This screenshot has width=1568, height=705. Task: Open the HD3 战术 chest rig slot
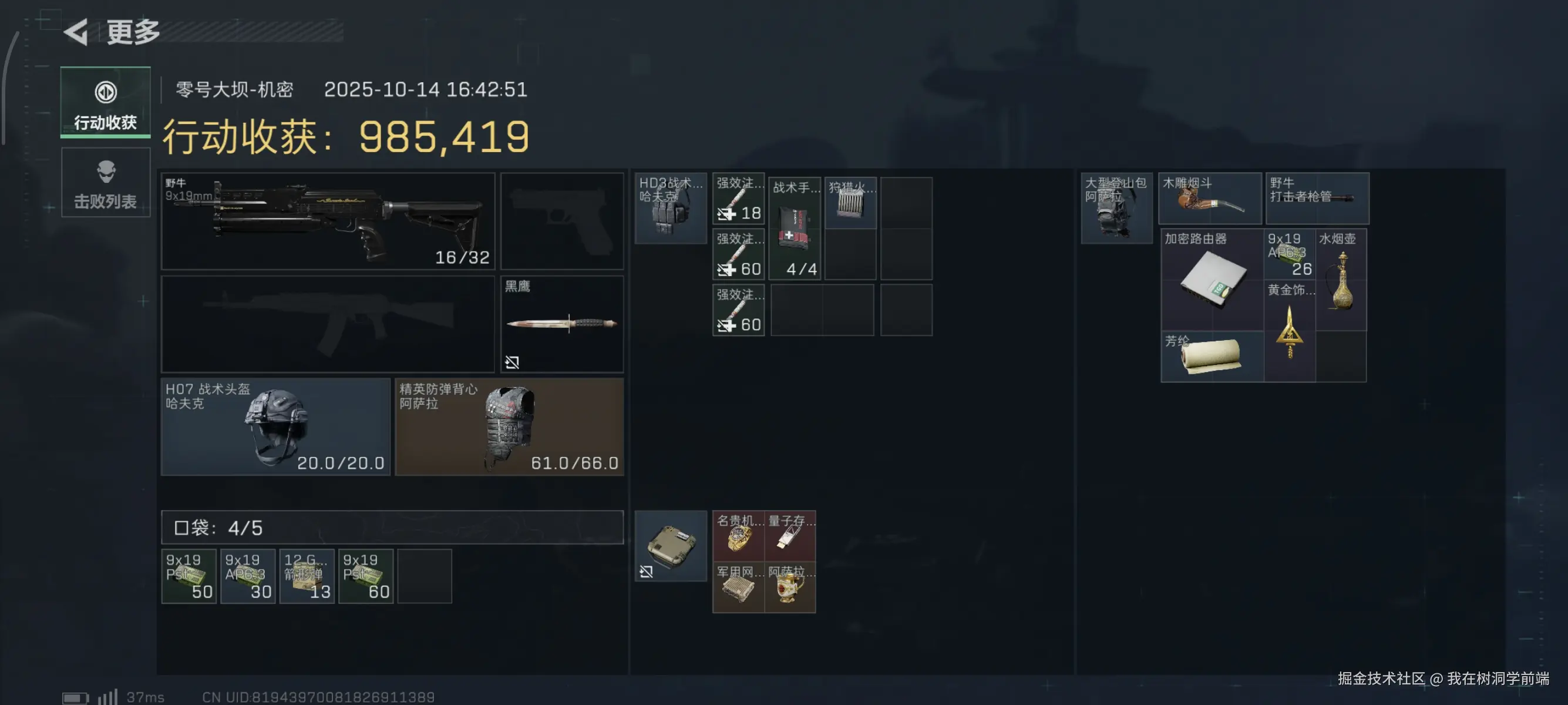pyautogui.click(x=670, y=208)
